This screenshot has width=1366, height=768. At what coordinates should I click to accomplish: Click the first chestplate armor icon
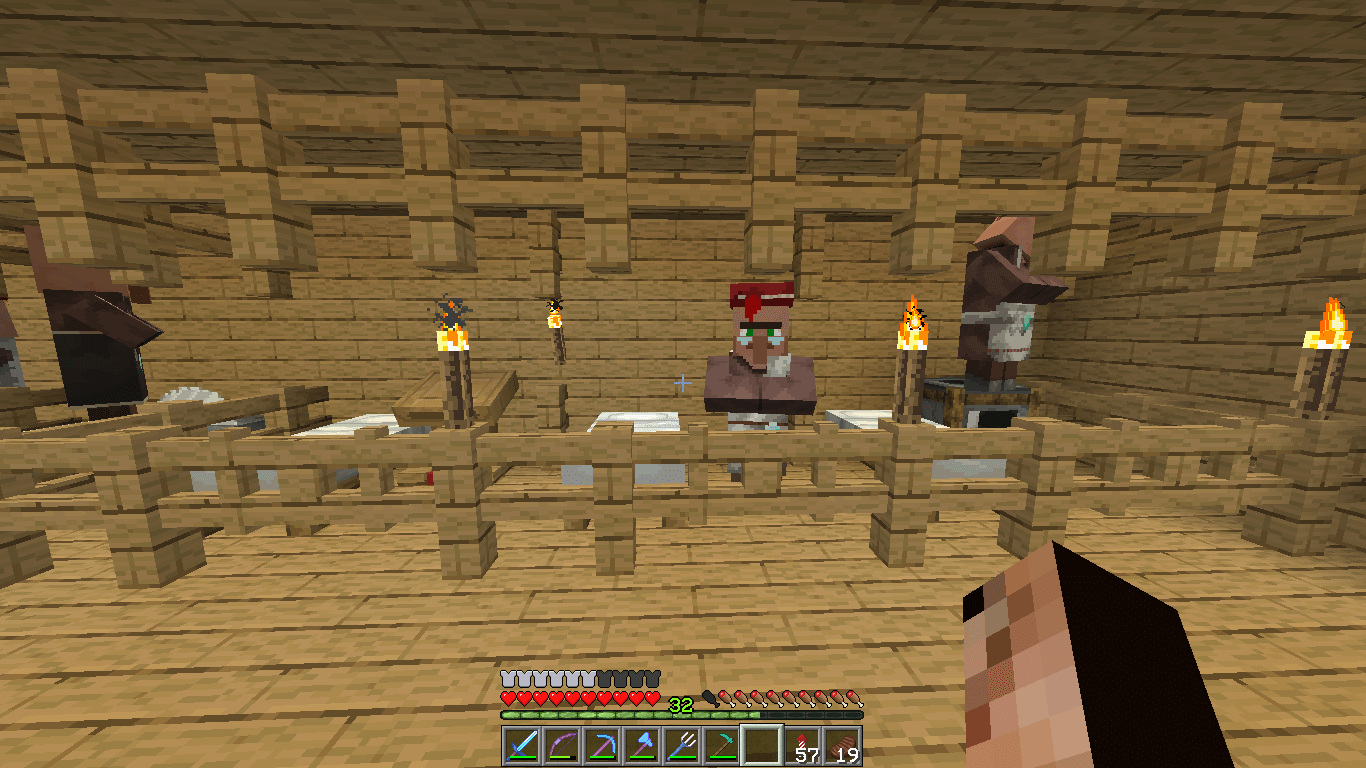(506, 677)
